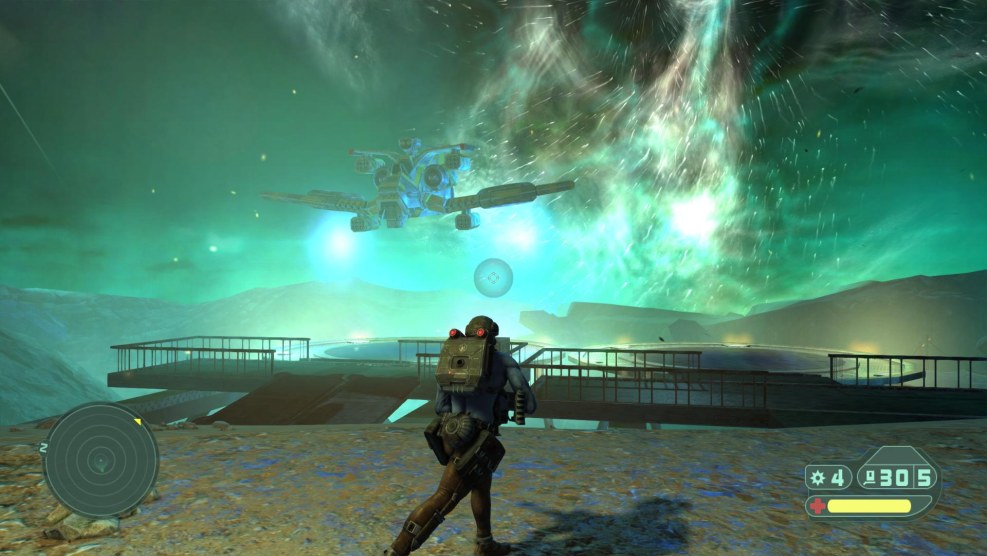Click the red cross health icon
Viewport: 987px width, 556px height.
click(x=818, y=506)
